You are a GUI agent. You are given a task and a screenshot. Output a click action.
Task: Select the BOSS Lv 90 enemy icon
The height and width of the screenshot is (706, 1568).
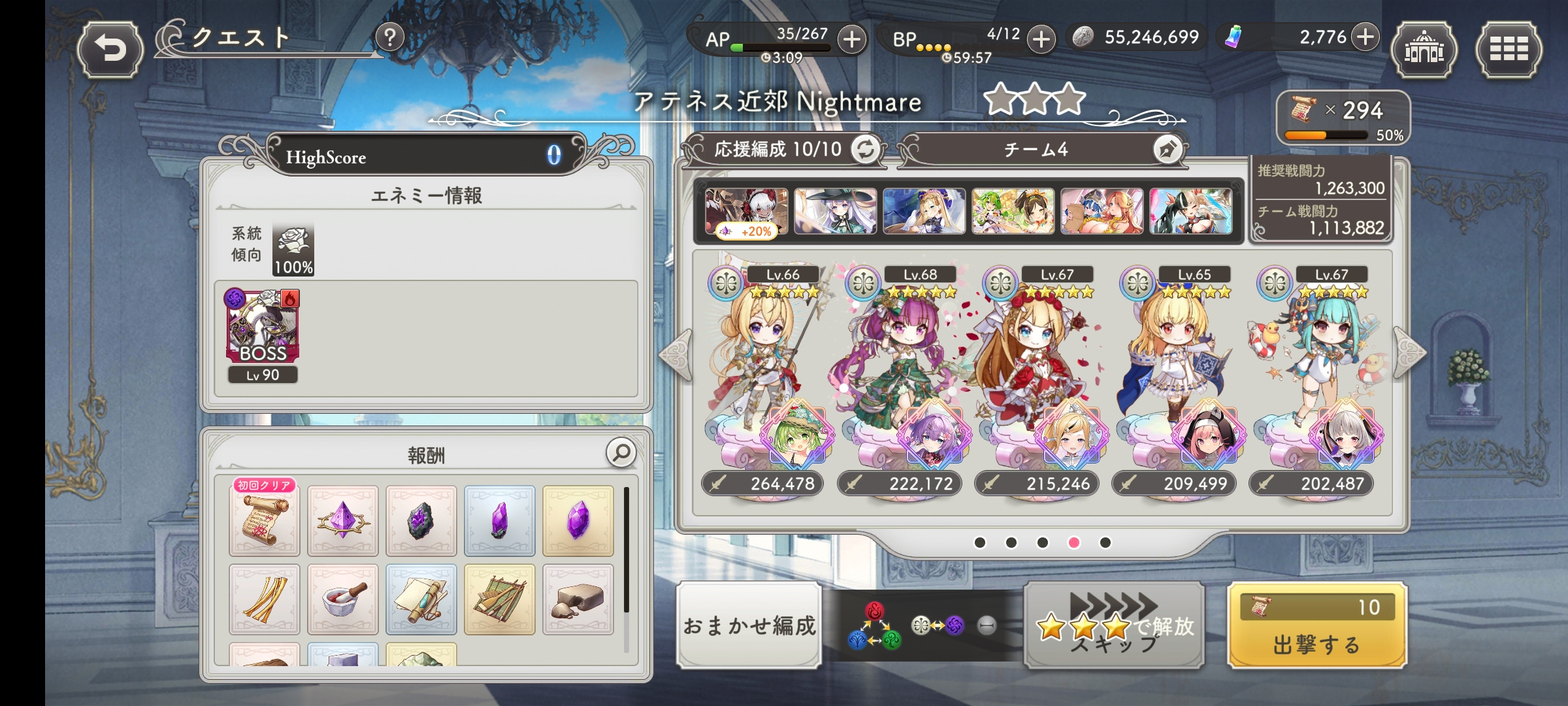click(263, 327)
